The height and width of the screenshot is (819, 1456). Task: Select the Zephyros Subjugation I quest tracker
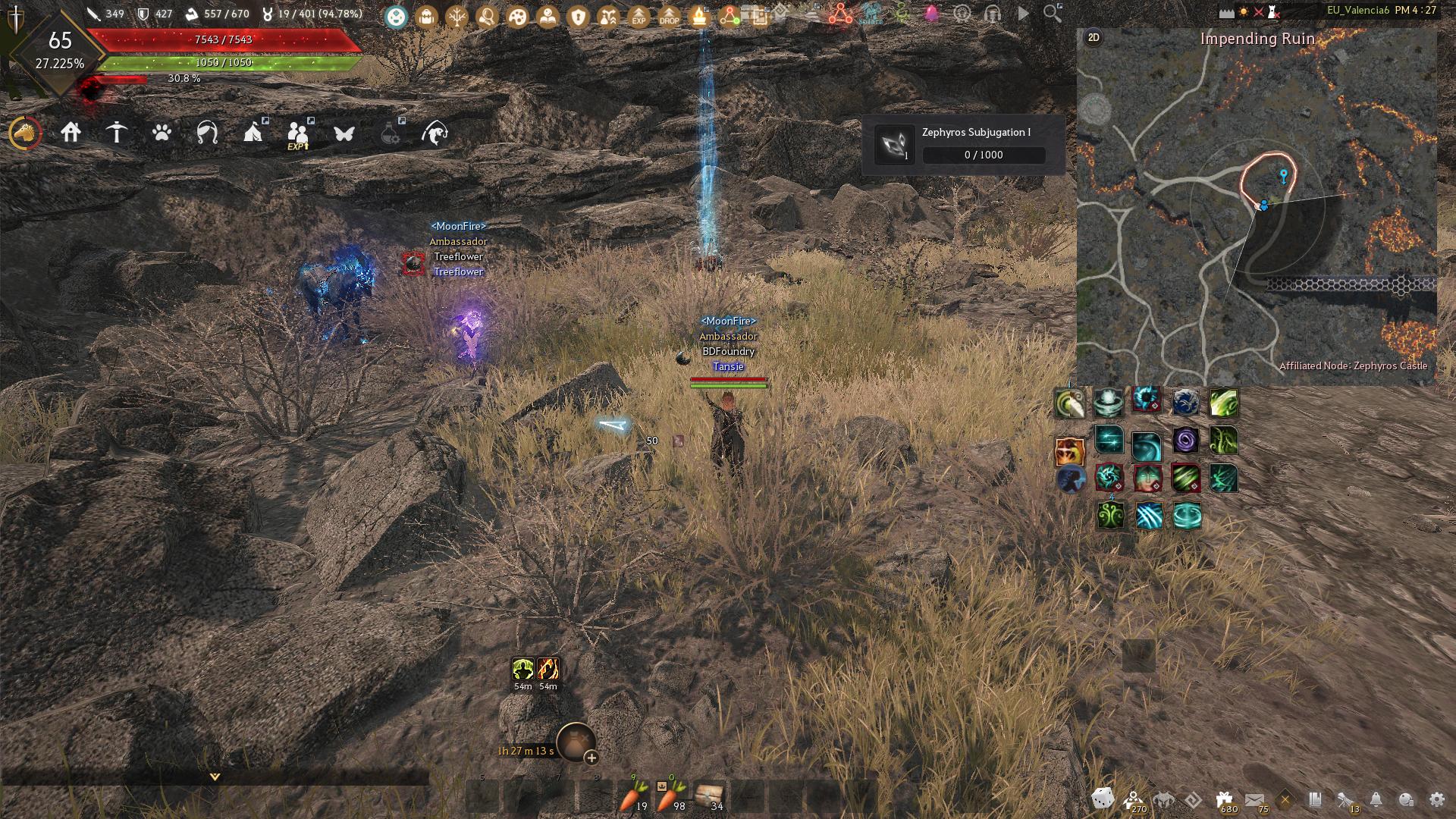pos(963,144)
